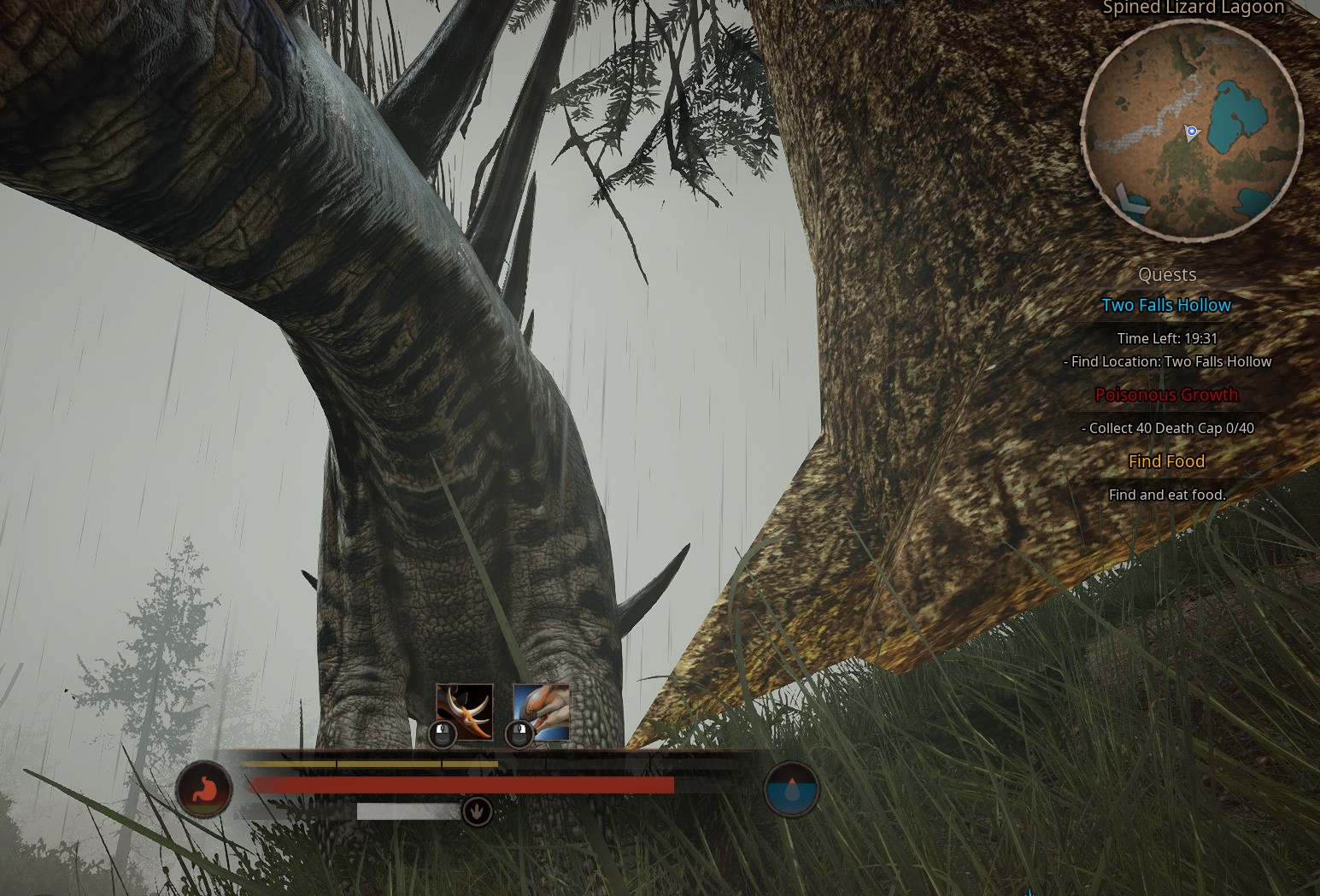Image resolution: width=1320 pixels, height=896 pixels.
Task: Click the Find Location: Two Falls Hollow objective
Action: (1167, 361)
